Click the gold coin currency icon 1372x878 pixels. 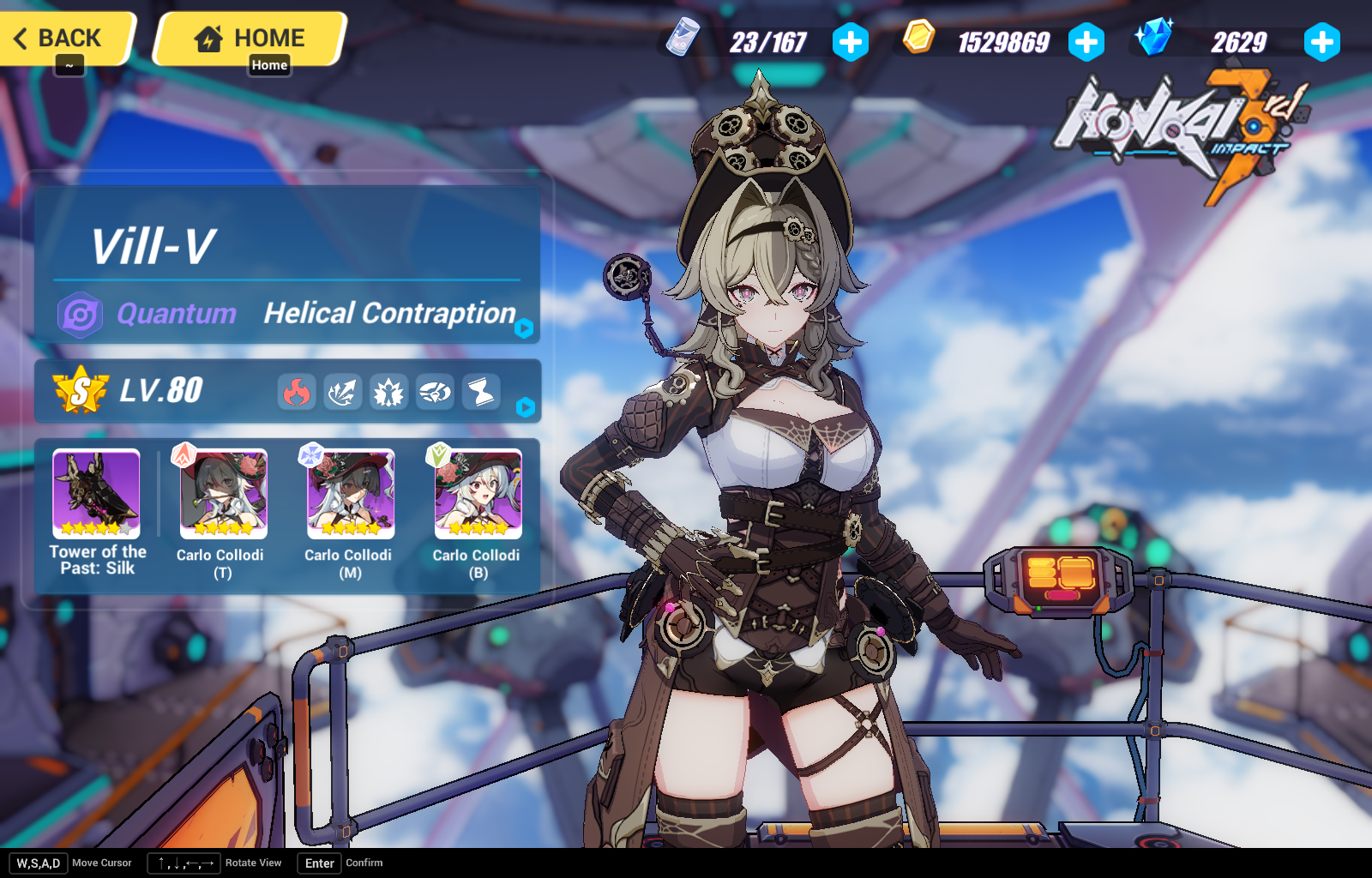(x=918, y=39)
